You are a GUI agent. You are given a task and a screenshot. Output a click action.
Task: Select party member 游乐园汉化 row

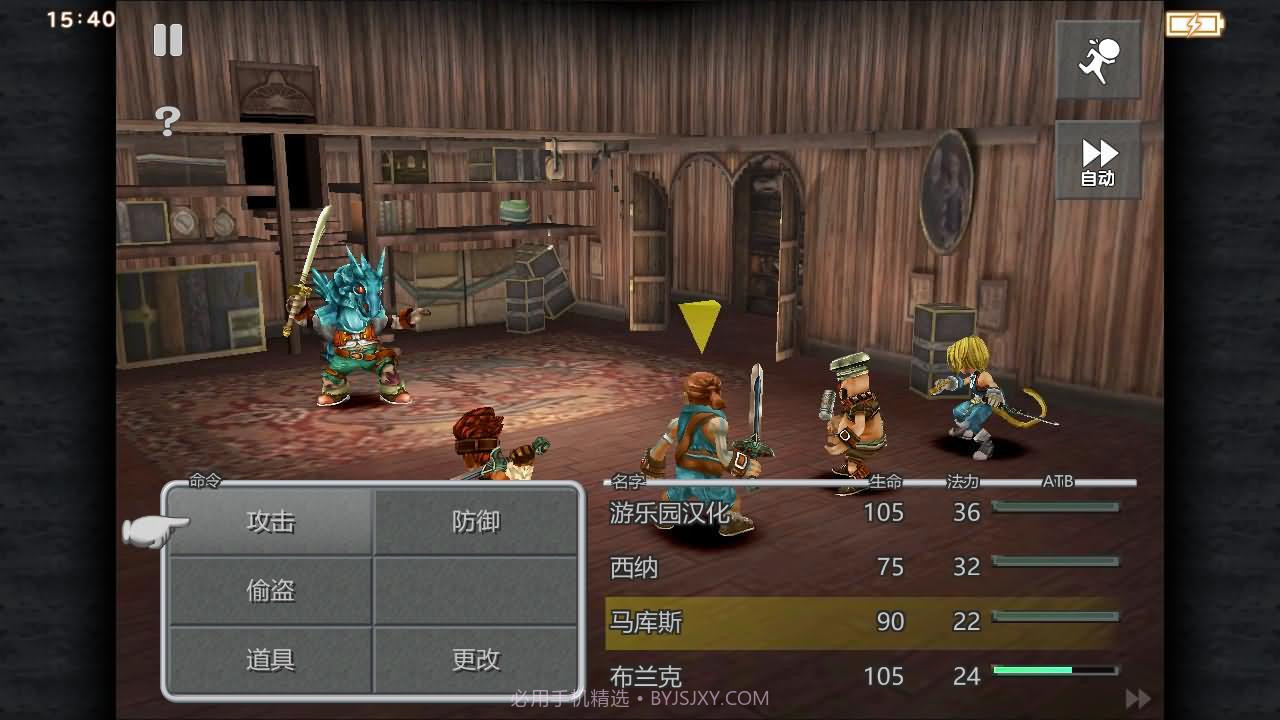860,513
